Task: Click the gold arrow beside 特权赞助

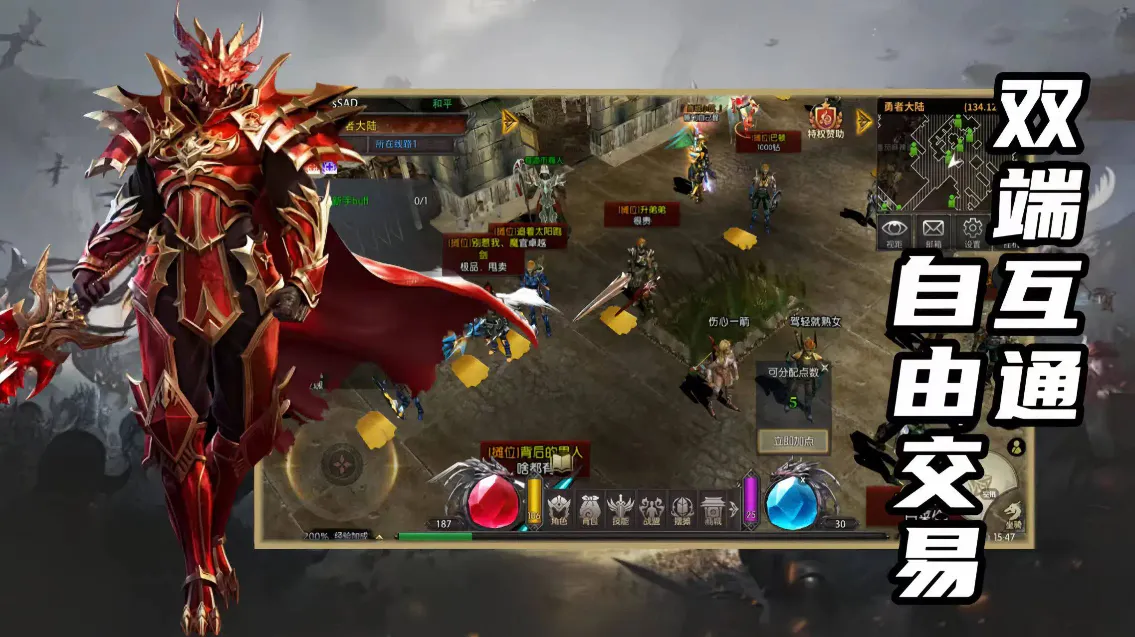Action: (x=864, y=120)
